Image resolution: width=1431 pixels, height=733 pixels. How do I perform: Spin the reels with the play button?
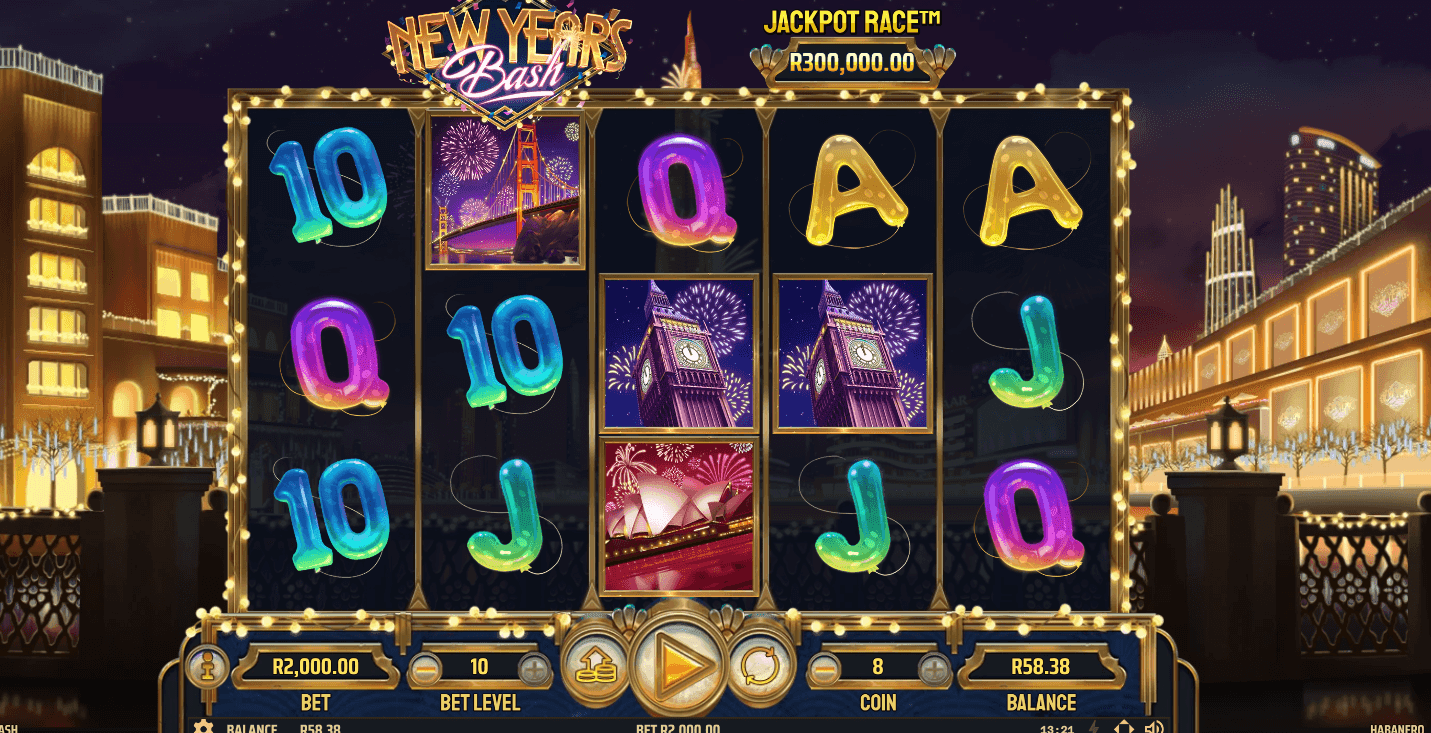[x=680, y=663]
